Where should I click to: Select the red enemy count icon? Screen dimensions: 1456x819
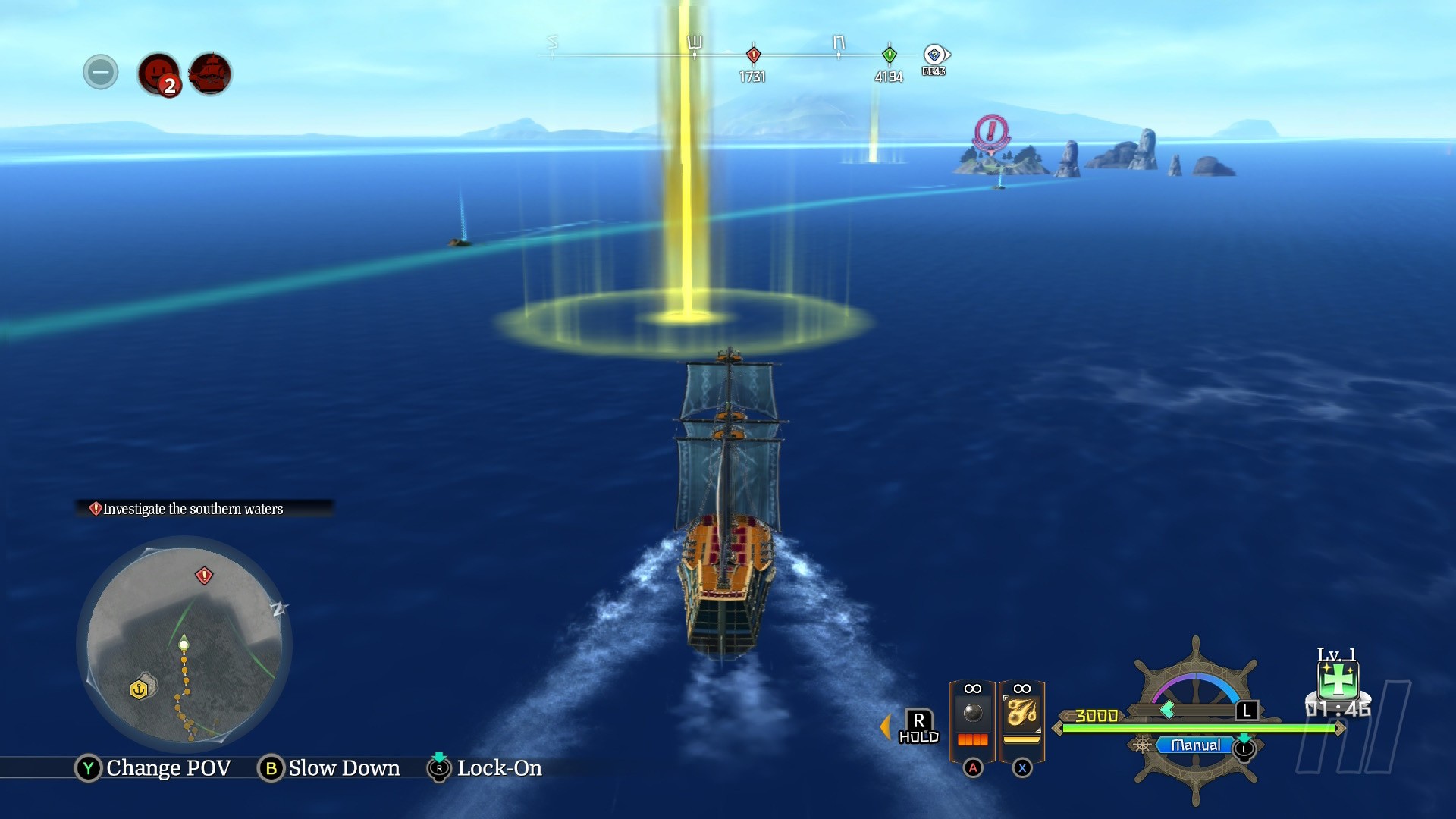point(158,74)
